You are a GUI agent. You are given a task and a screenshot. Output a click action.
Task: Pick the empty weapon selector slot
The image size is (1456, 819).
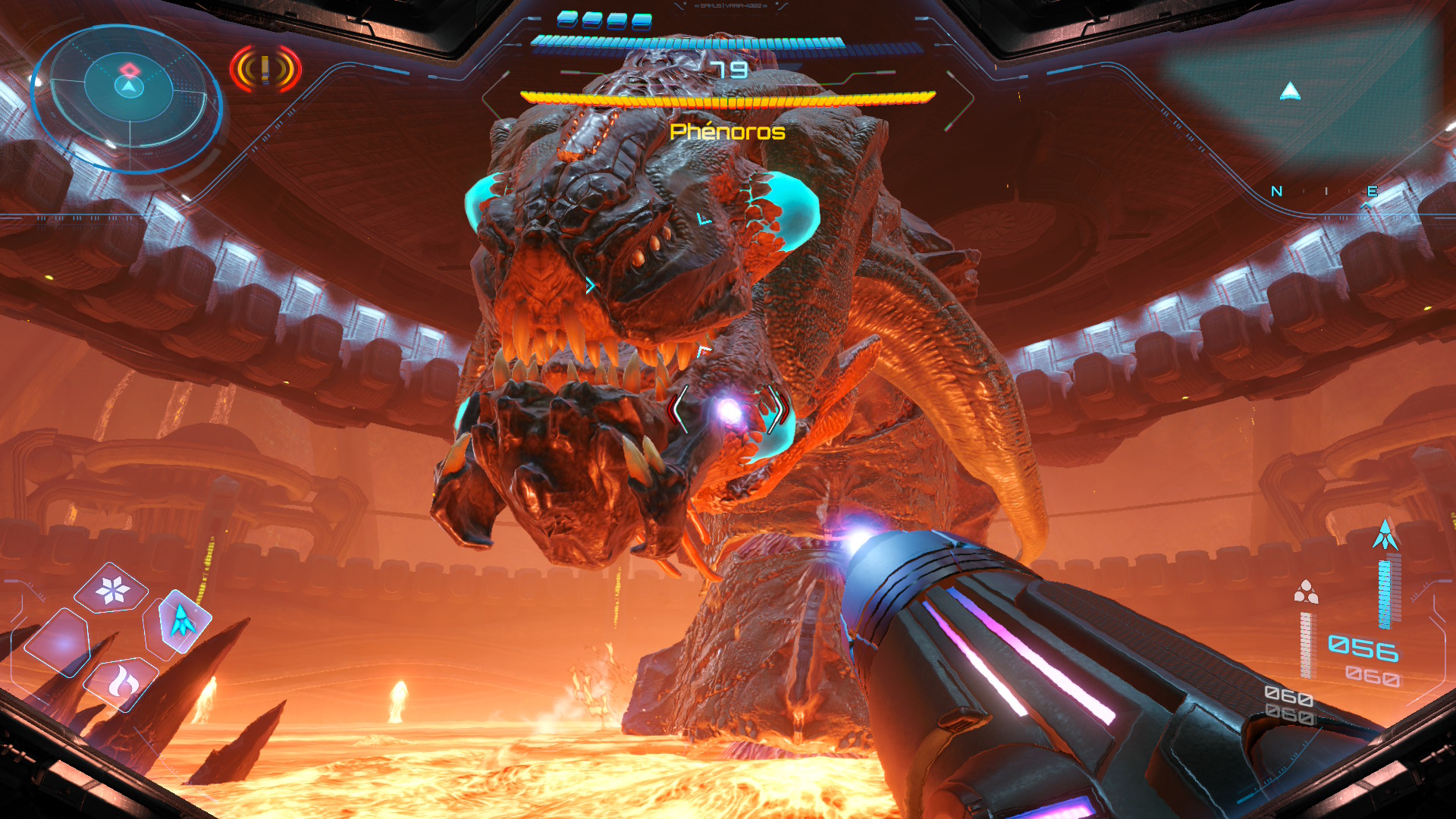[x=58, y=642]
